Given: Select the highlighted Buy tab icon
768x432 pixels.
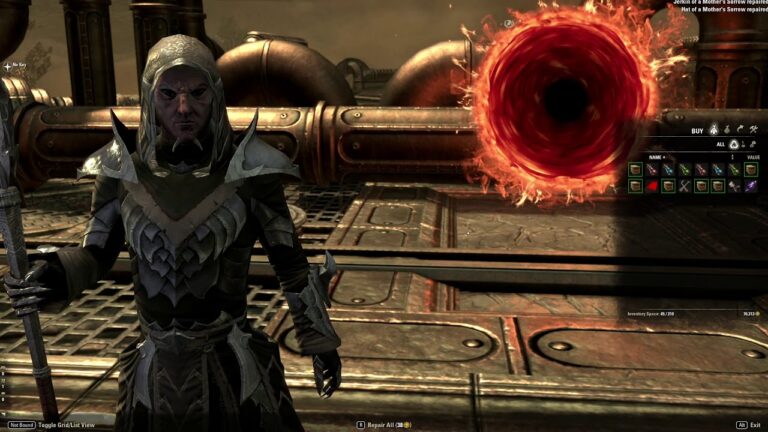Looking at the screenshot, I should point(714,130).
